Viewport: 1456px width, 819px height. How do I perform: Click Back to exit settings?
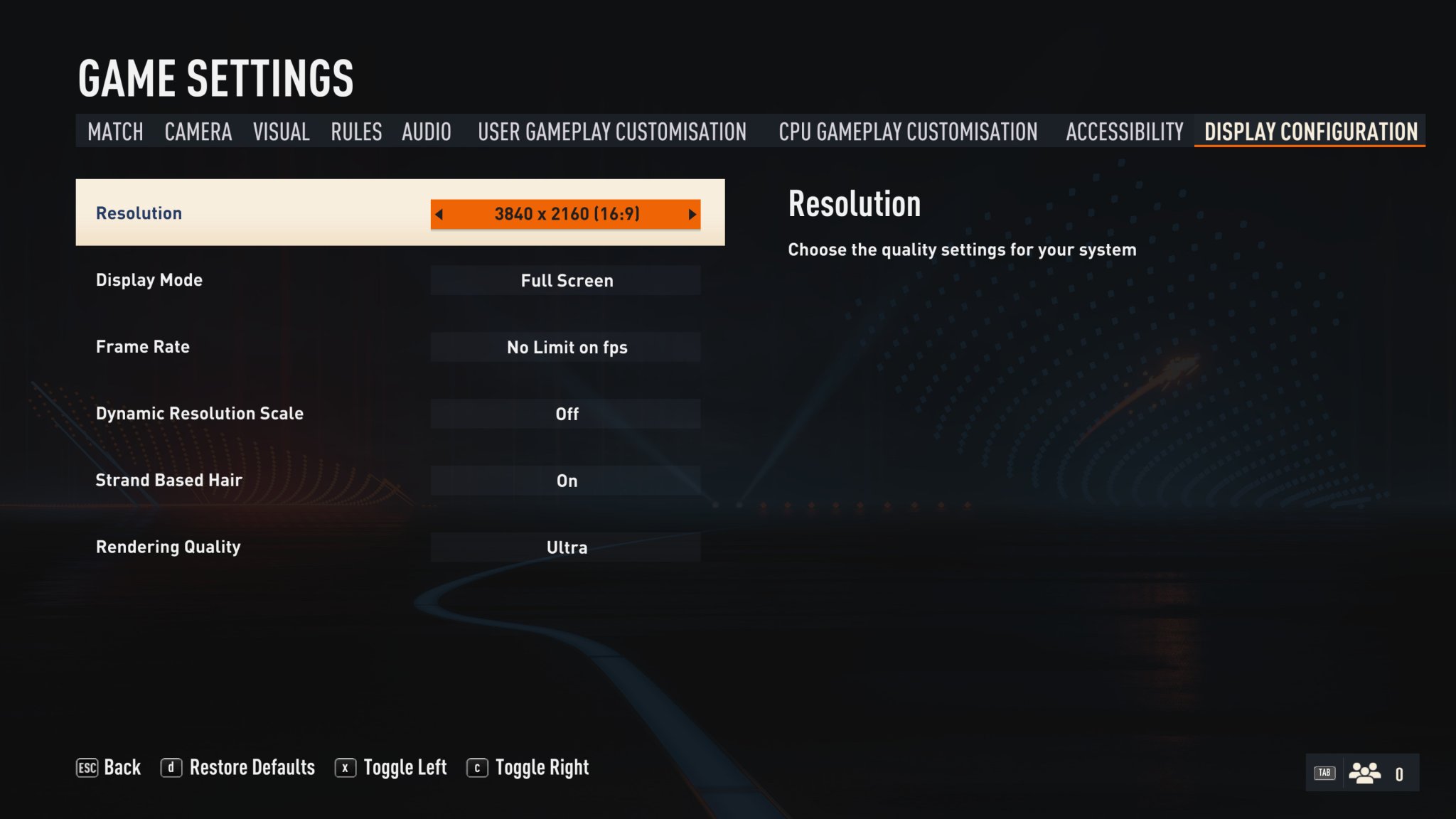(x=122, y=767)
